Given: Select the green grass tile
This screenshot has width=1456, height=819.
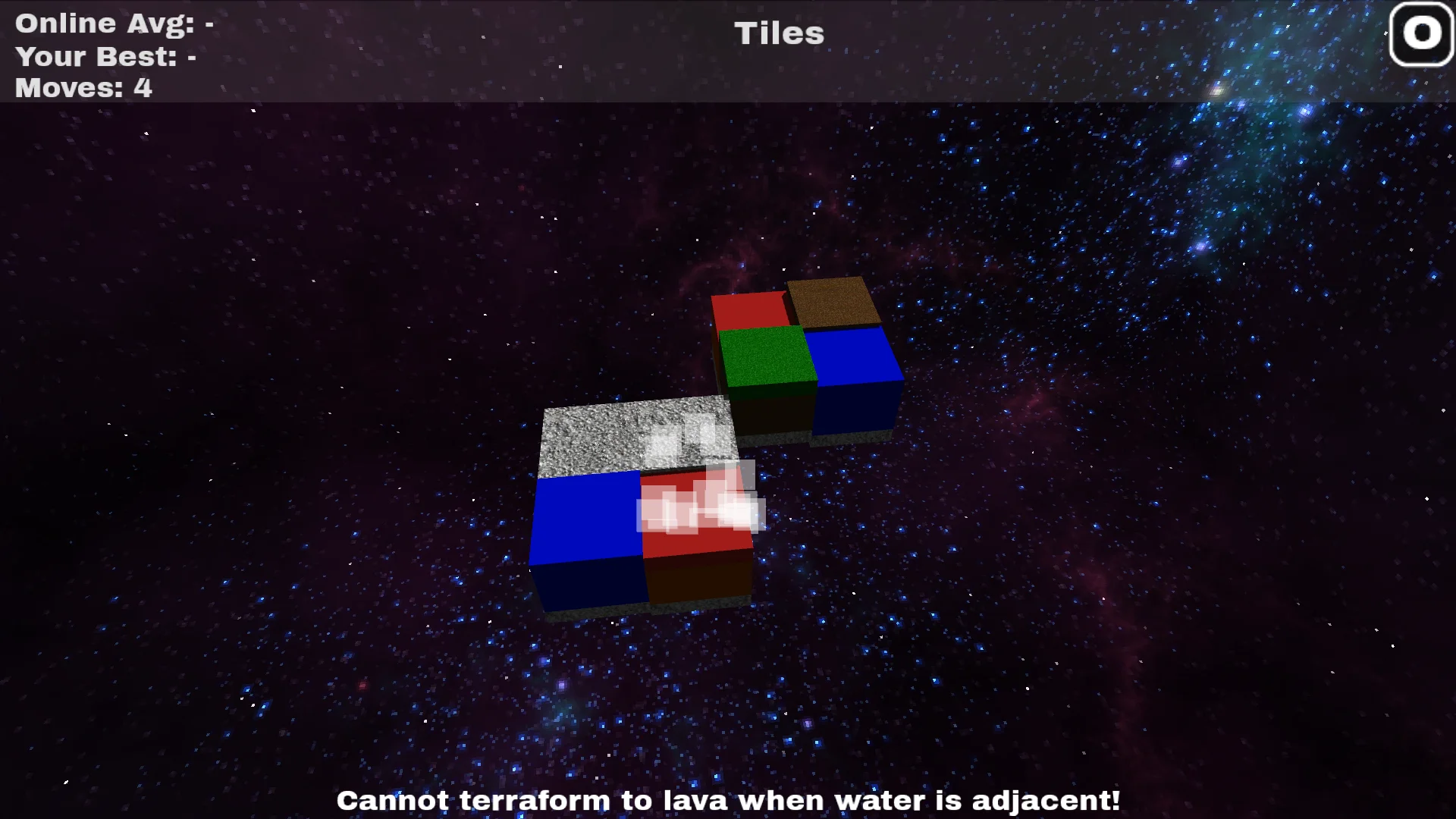Looking at the screenshot, I should click(766, 356).
